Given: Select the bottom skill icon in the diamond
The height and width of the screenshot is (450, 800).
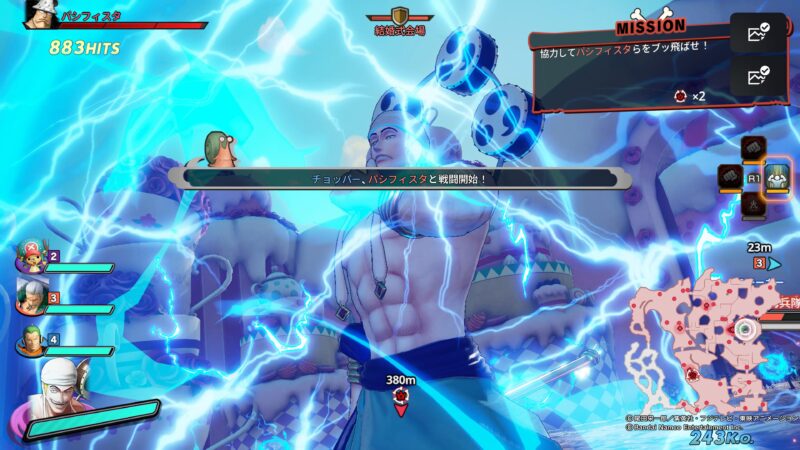Looking at the screenshot, I should point(754,205).
